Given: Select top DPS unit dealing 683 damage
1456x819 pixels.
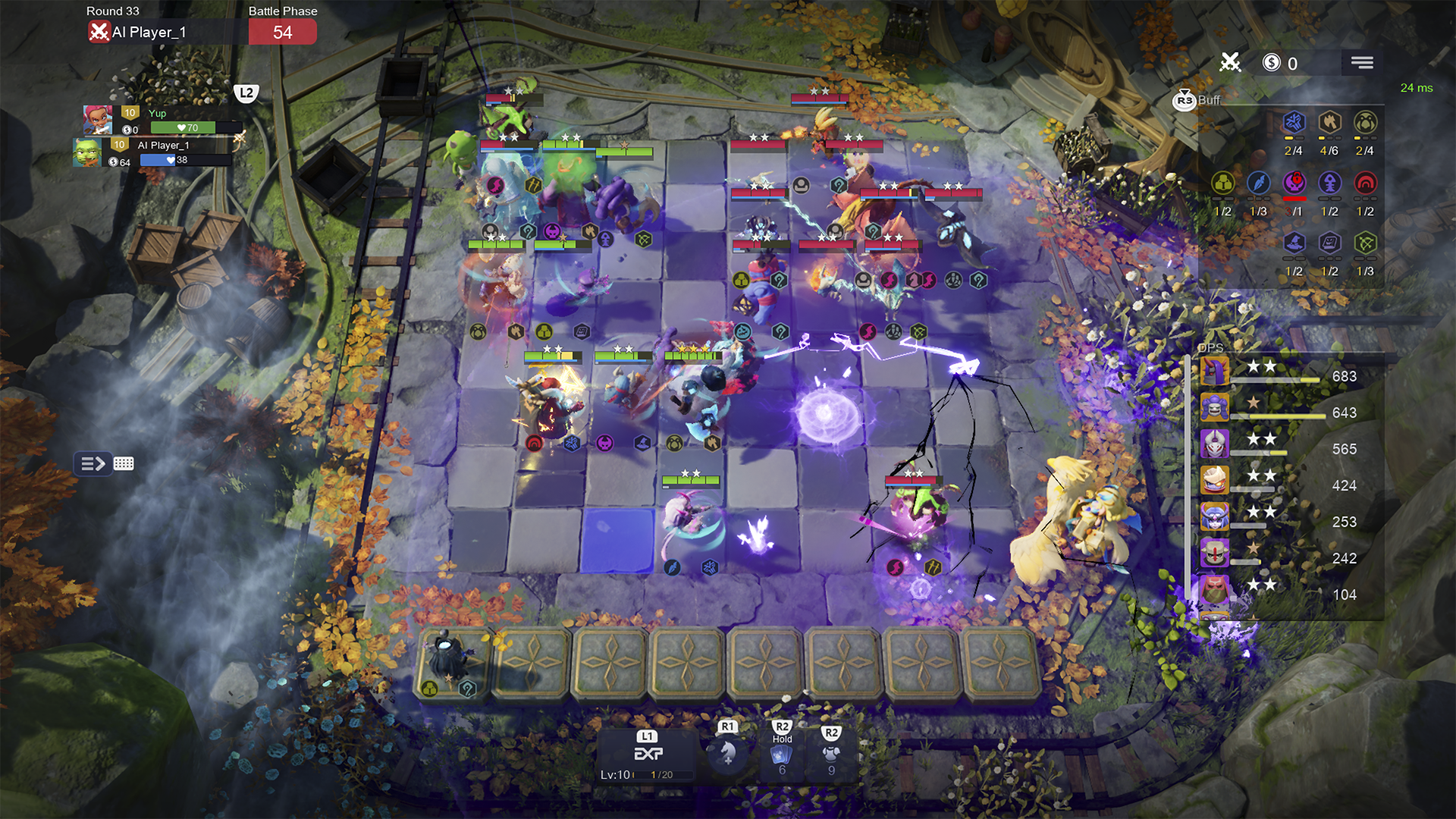Looking at the screenshot, I should pos(1215,372).
